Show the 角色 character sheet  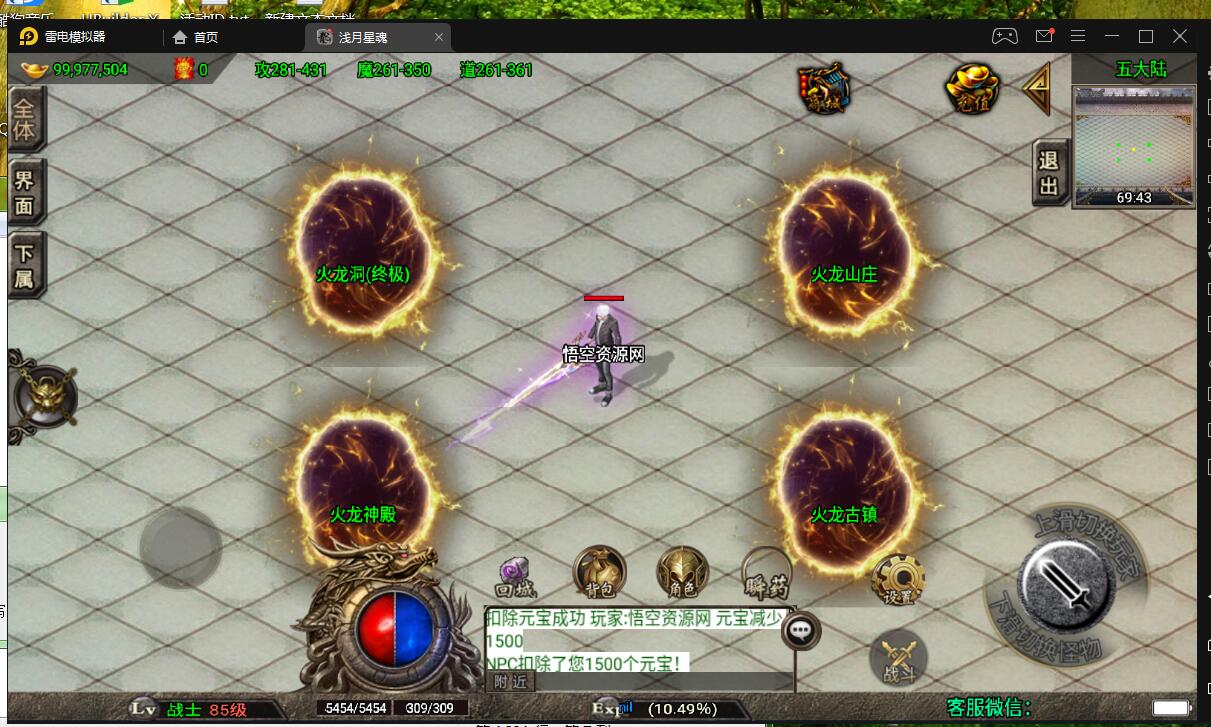[x=682, y=574]
